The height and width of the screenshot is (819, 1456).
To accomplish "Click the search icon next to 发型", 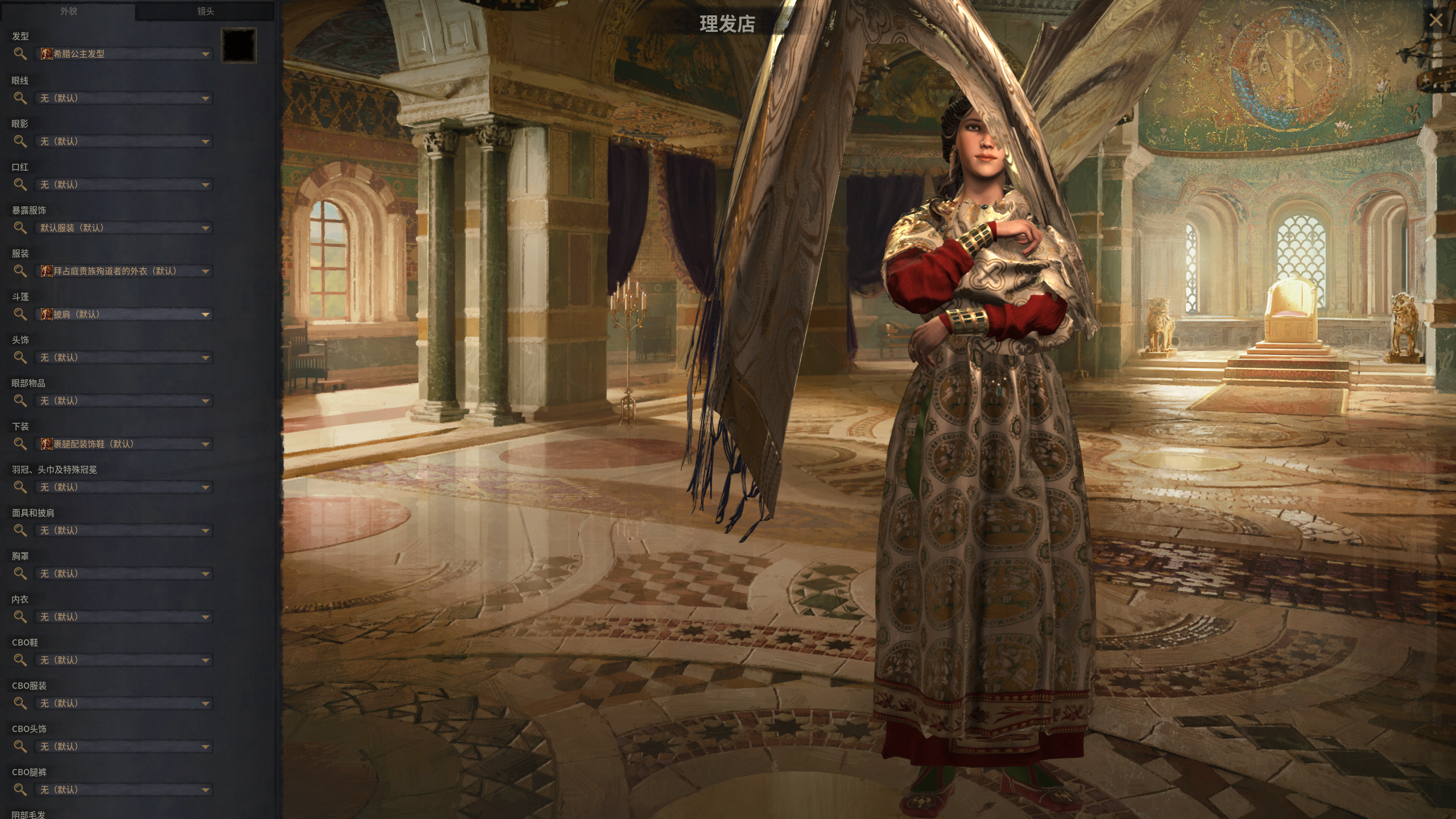I will tap(21, 54).
